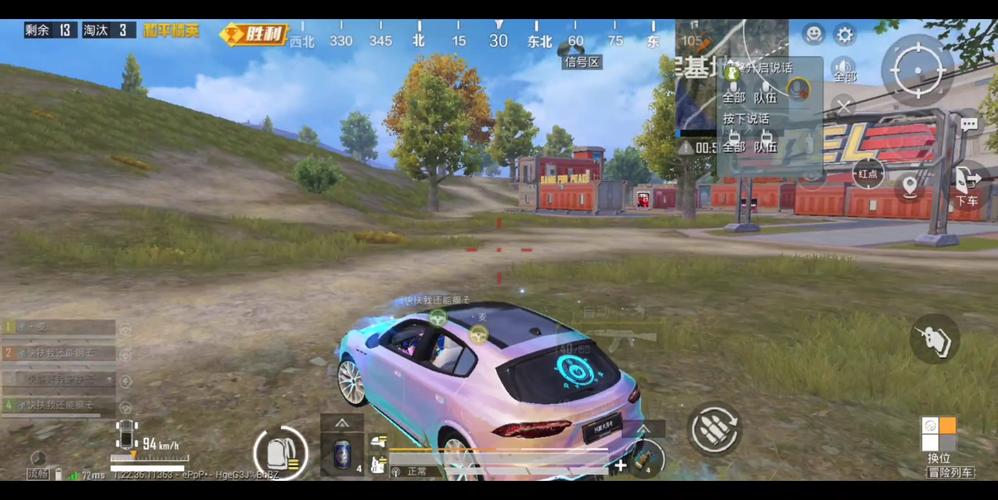
Task: Tap the 冒险列车 label button
Action: tap(951, 472)
